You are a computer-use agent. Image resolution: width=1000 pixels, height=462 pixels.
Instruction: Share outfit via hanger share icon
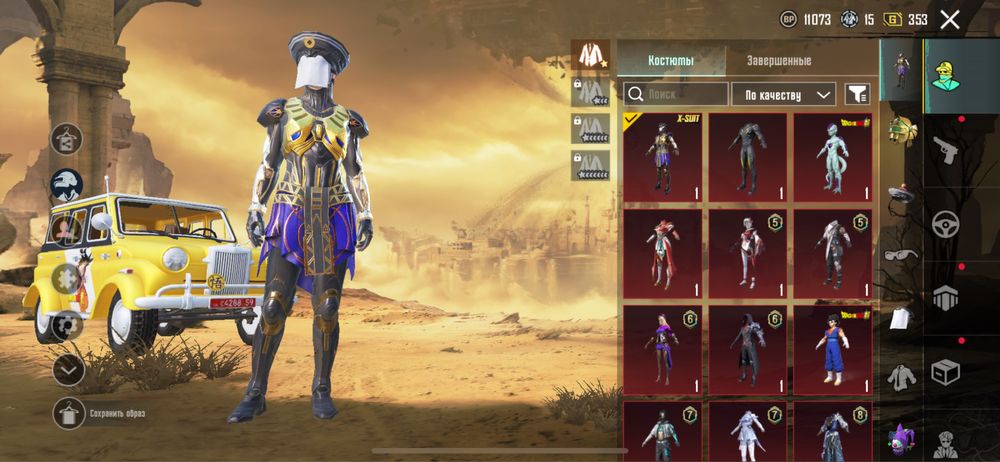pyautogui.click(x=67, y=138)
